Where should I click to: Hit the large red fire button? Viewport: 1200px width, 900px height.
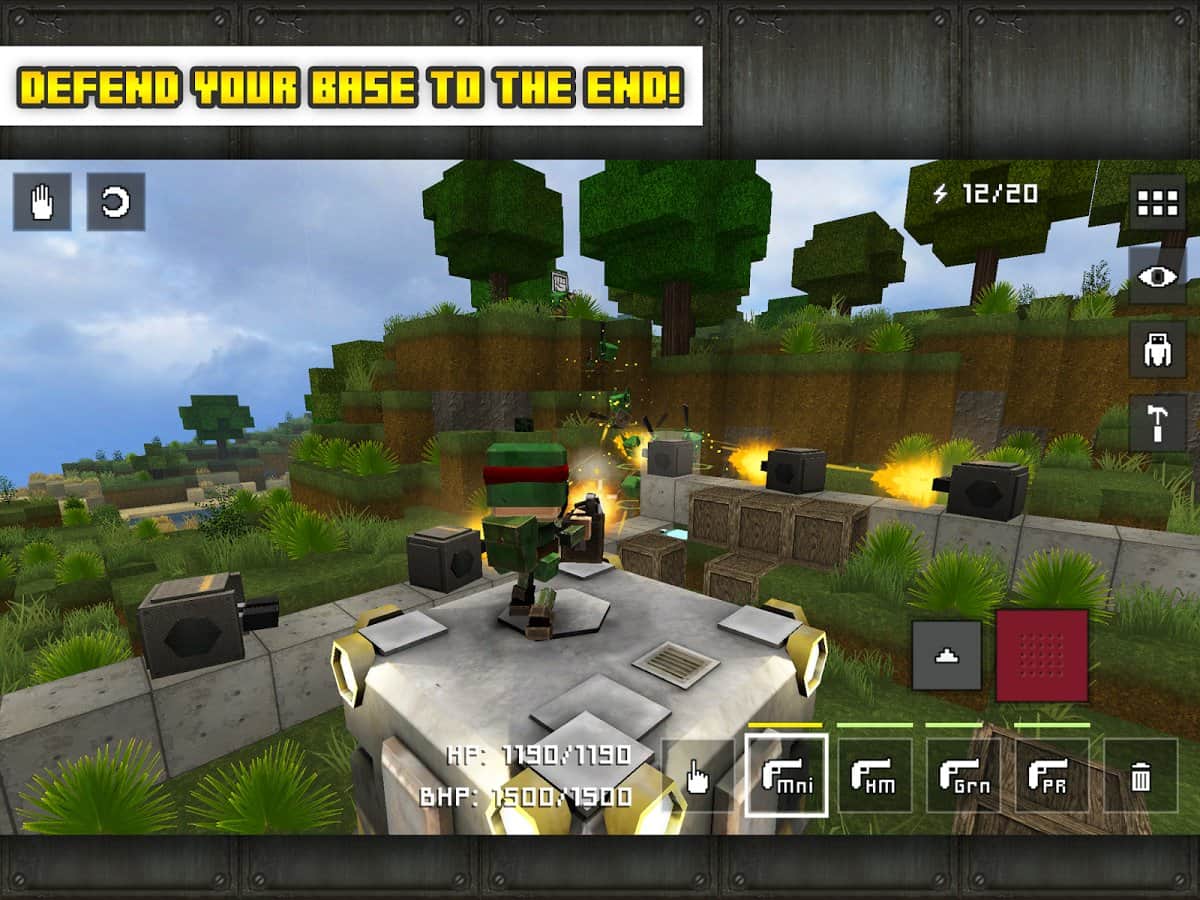tap(1042, 655)
